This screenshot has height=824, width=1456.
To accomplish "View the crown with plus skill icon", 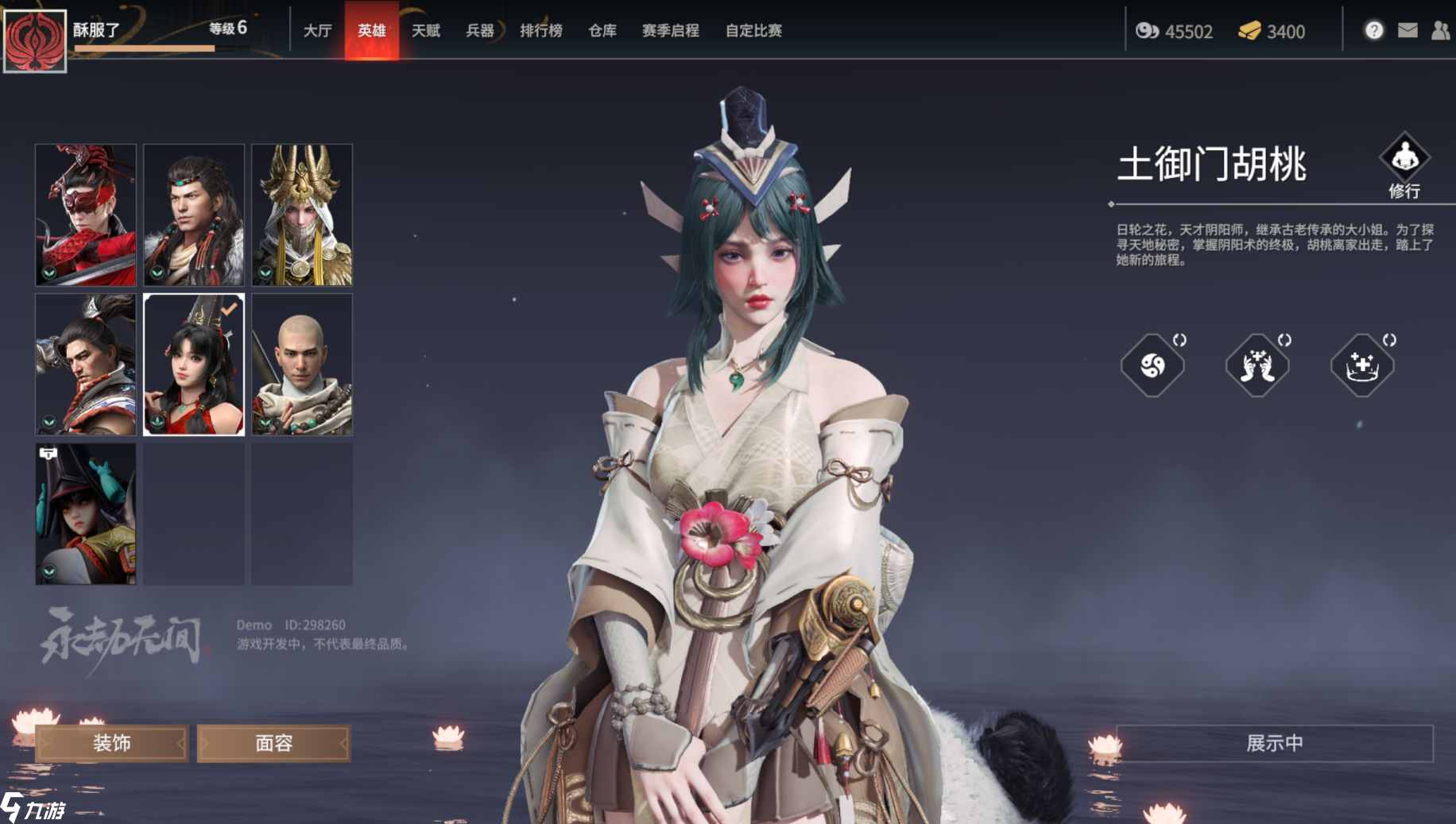I will tap(1362, 366).
